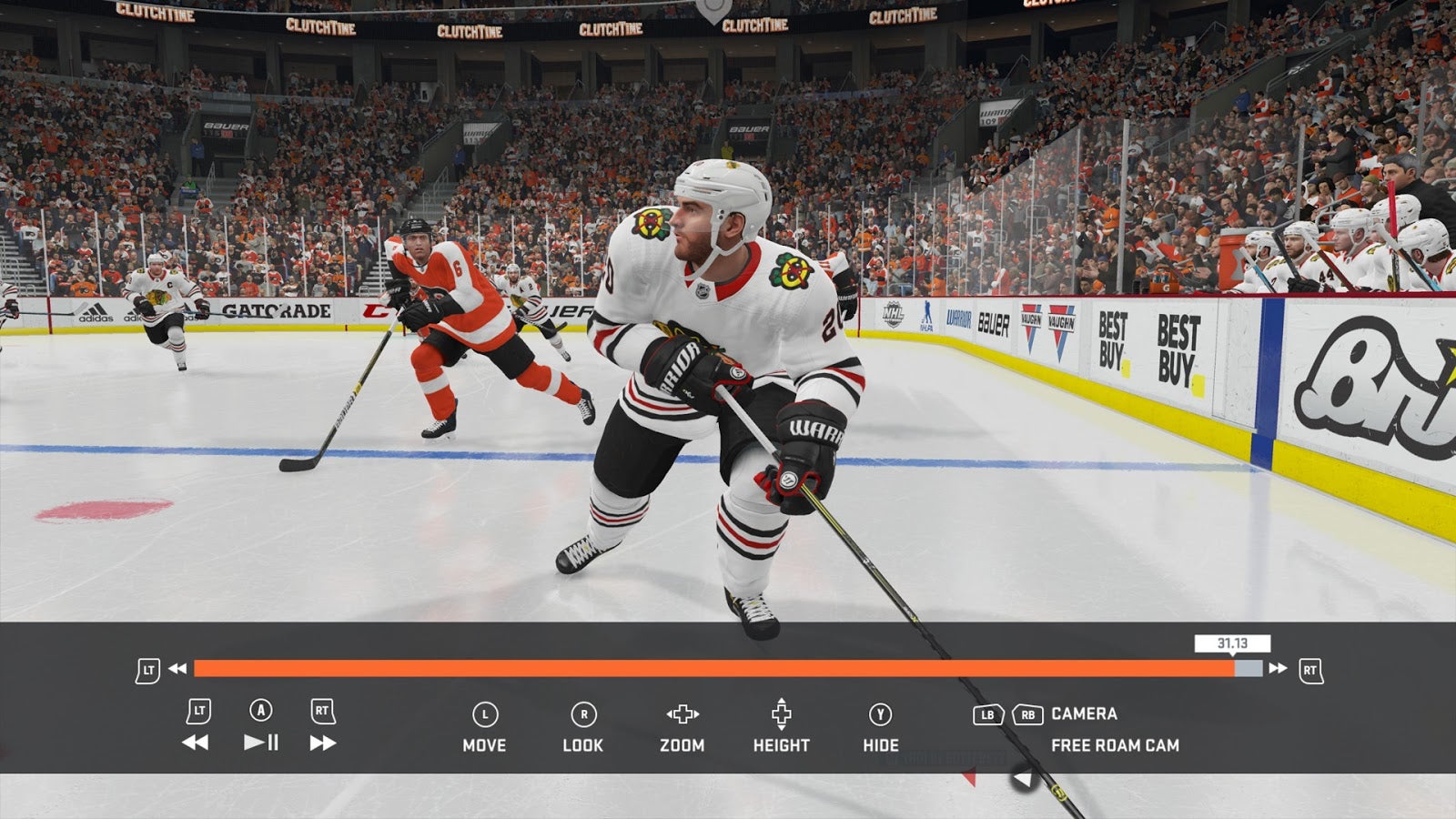Switch the Free Roam Cam camera setting
The width and height of the screenshot is (1456, 819).
1114,745
